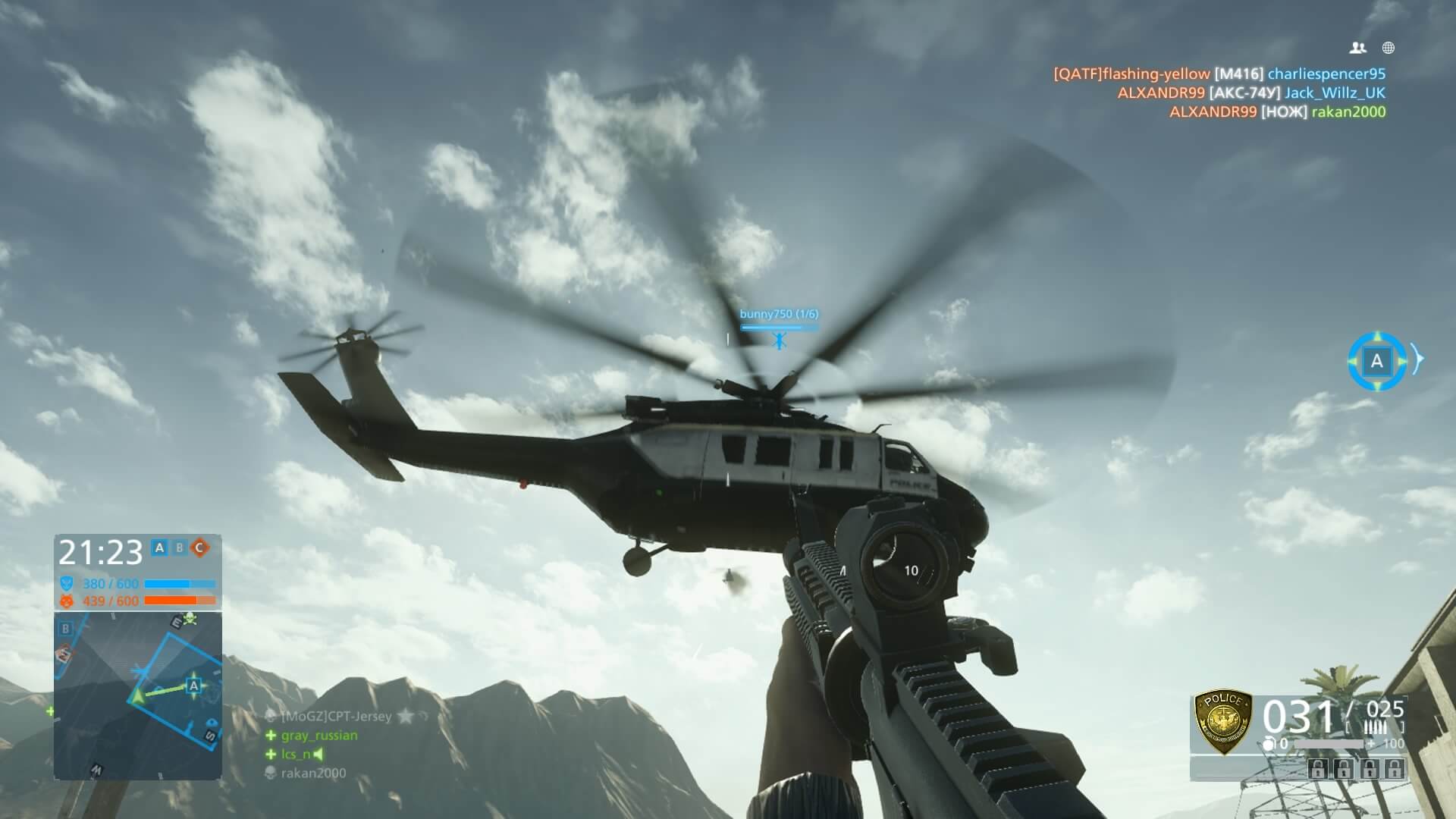Click the blue team score progress bar

point(181,584)
